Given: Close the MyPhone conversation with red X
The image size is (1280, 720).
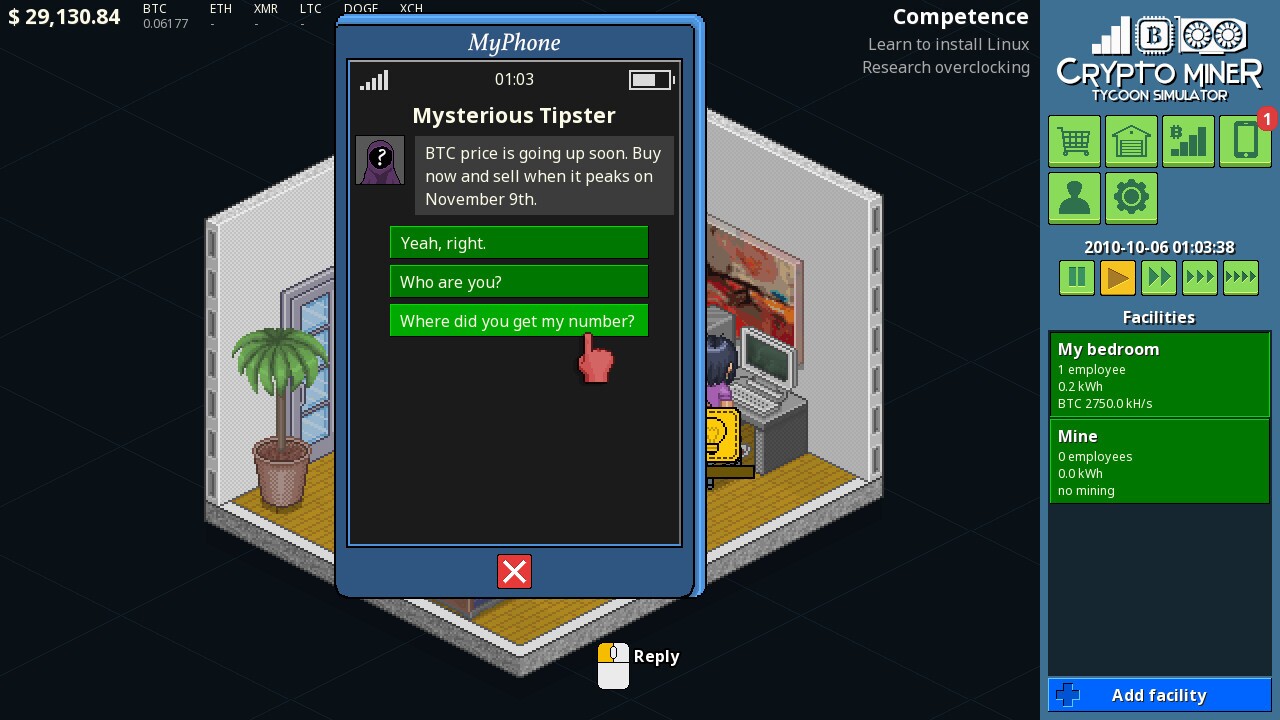Looking at the screenshot, I should pos(514,571).
